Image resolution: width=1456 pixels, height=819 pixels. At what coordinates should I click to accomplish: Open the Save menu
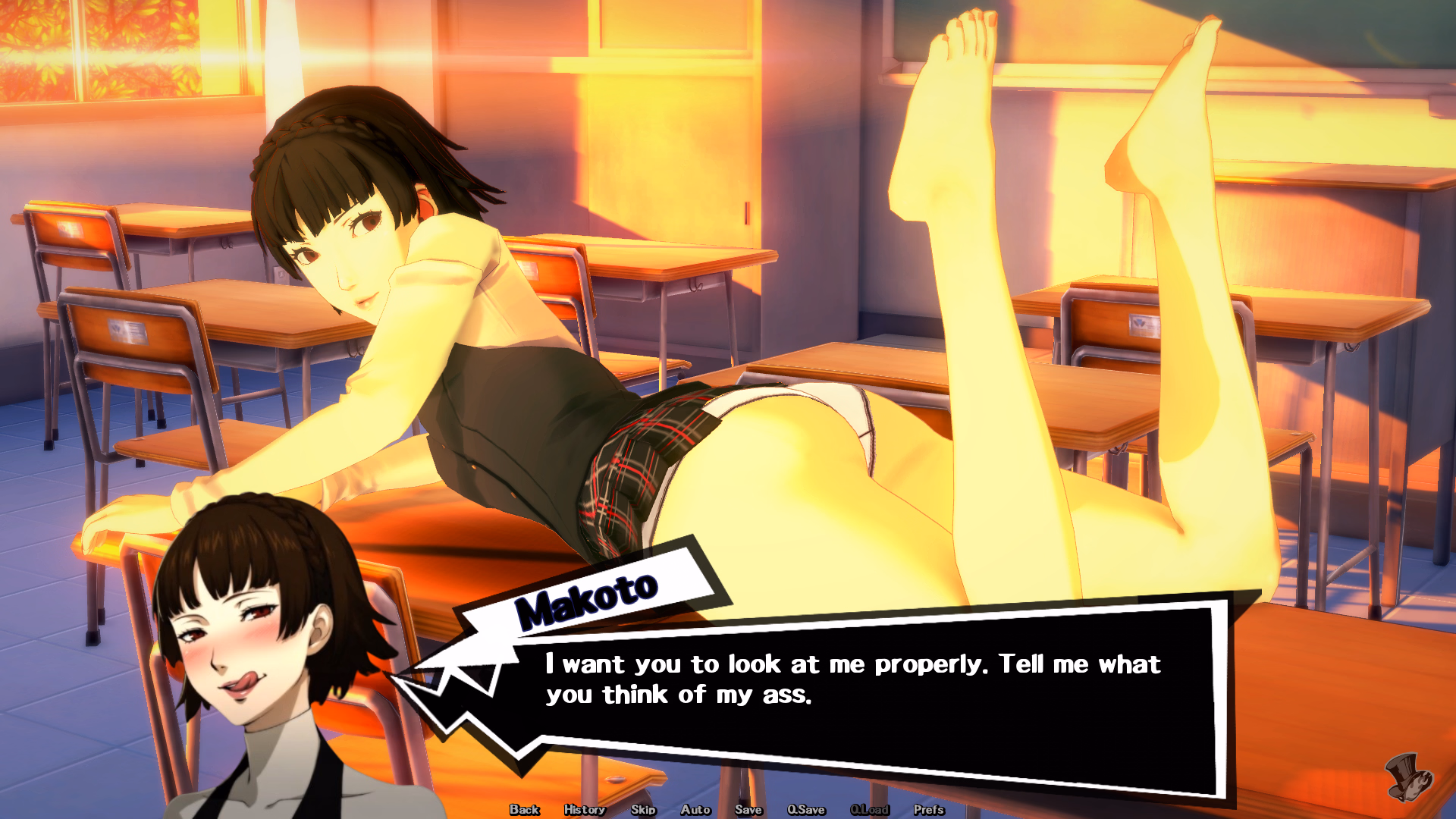click(x=748, y=810)
